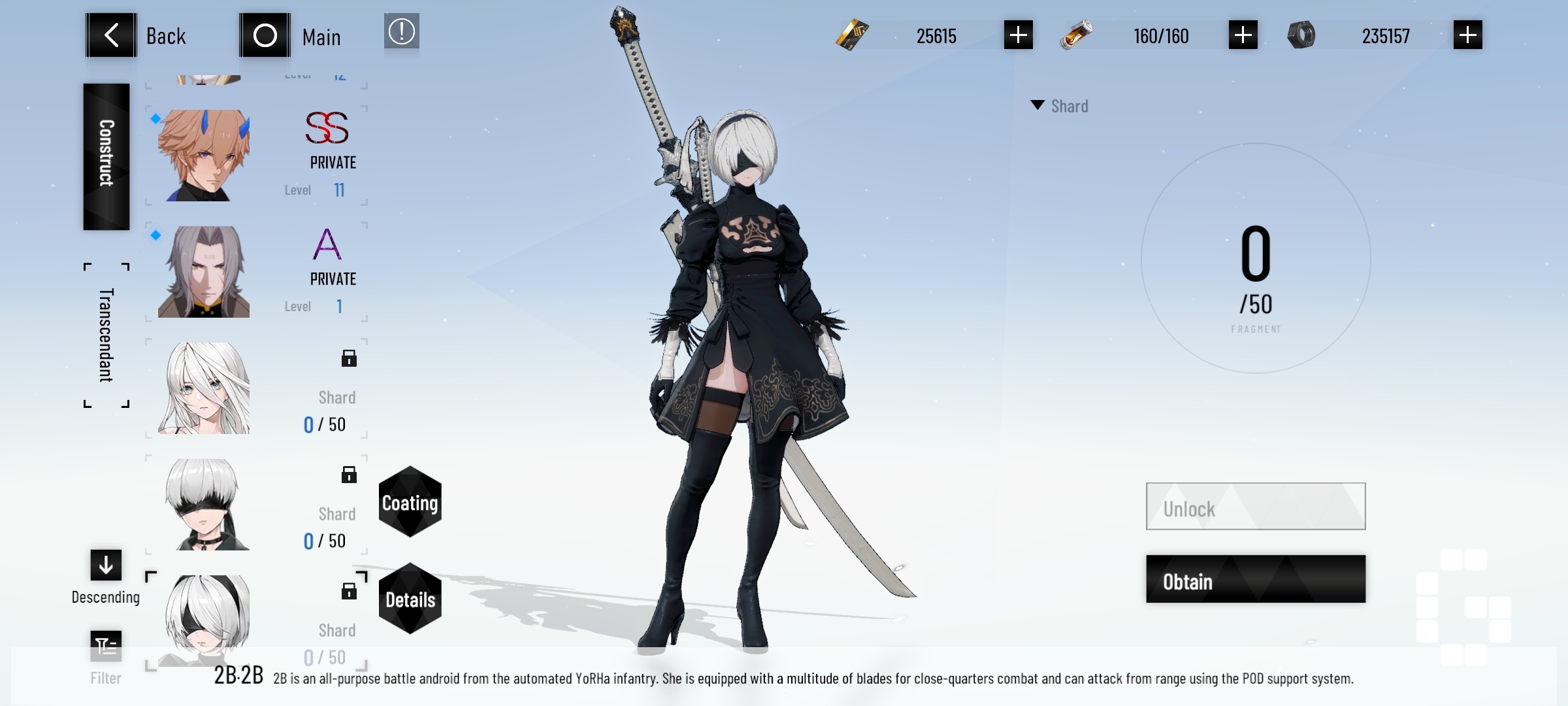Expand the Construct category tab

coord(105,157)
